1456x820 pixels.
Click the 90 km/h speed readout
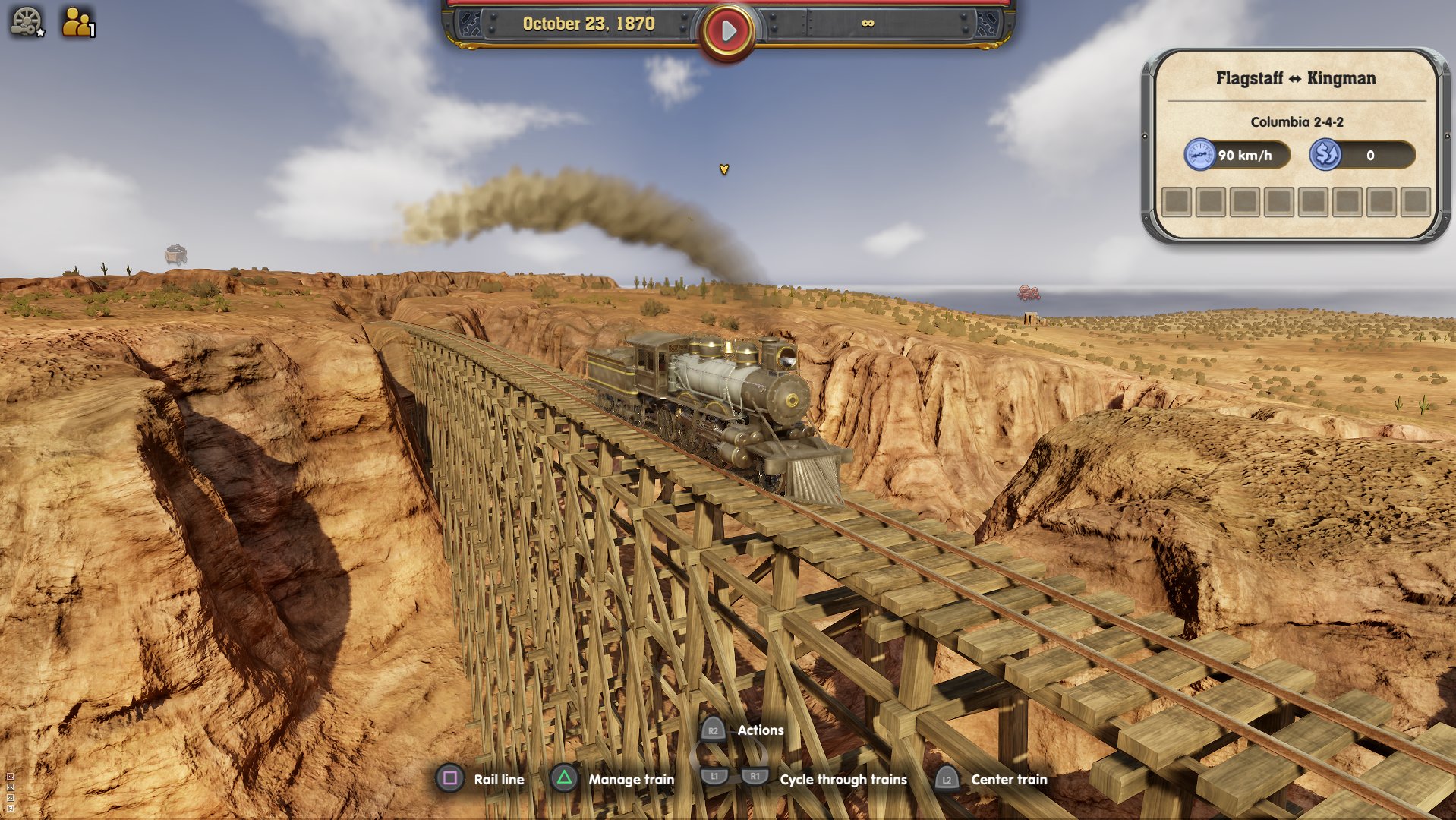[1243, 155]
